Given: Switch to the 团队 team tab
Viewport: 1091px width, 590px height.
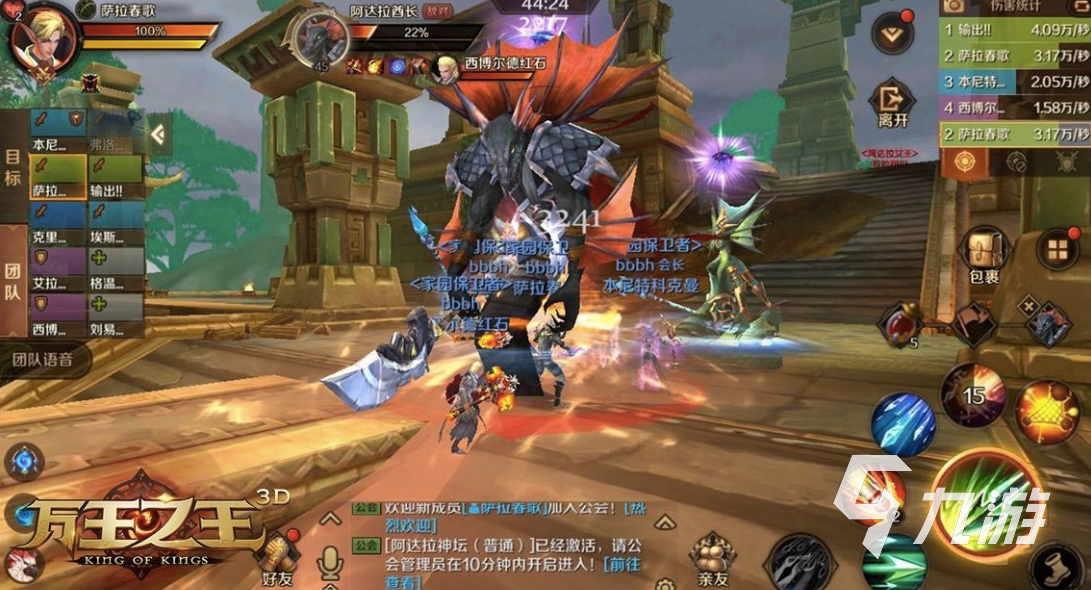Looking at the screenshot, I should (x=13, y=283).
